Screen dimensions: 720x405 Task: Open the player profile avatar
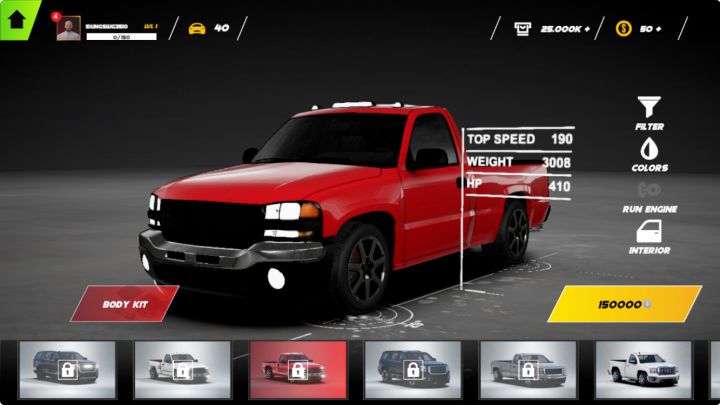click(x=69, y=28)
